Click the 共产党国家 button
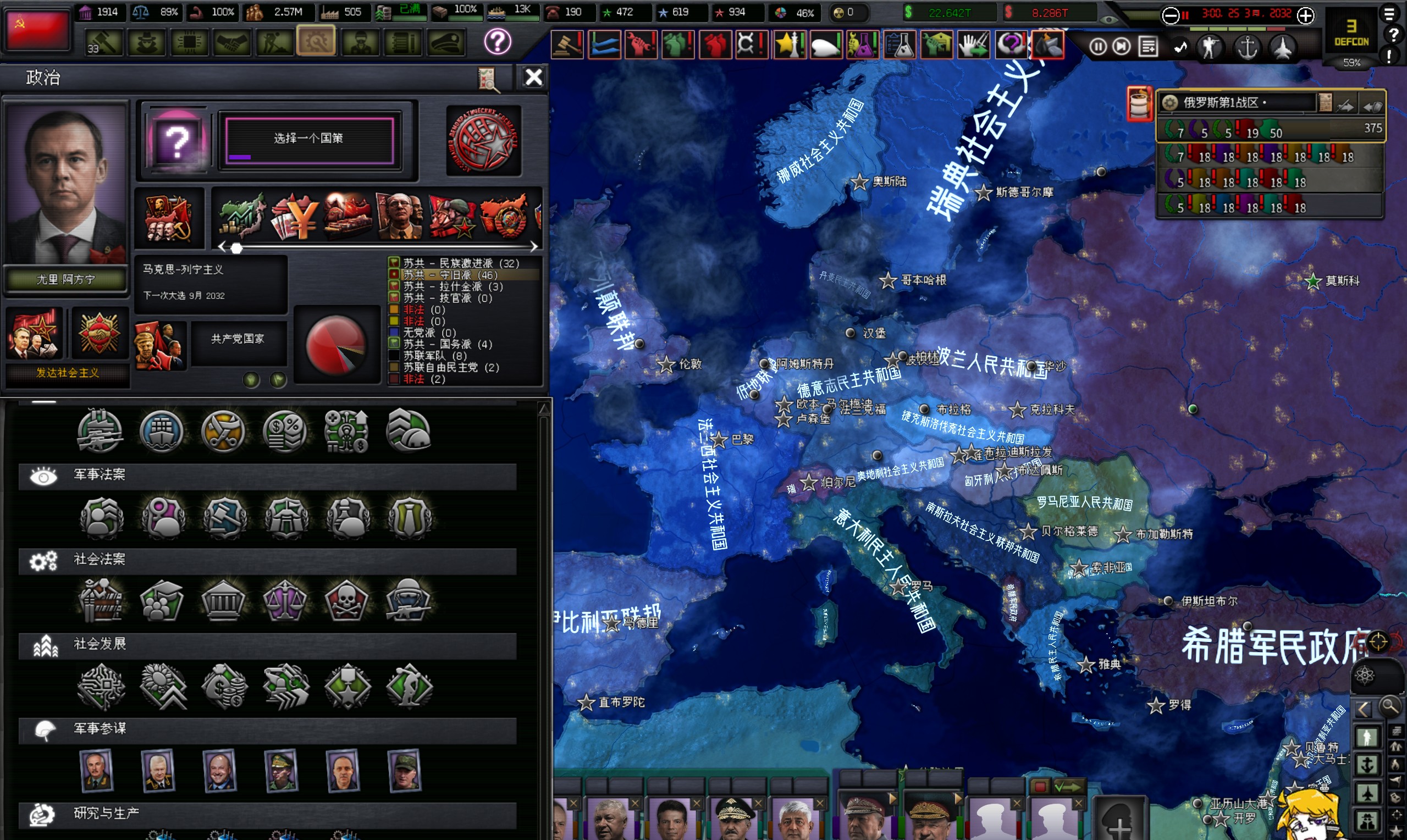Screen dimensions: 1407x840 pos(238,339)
